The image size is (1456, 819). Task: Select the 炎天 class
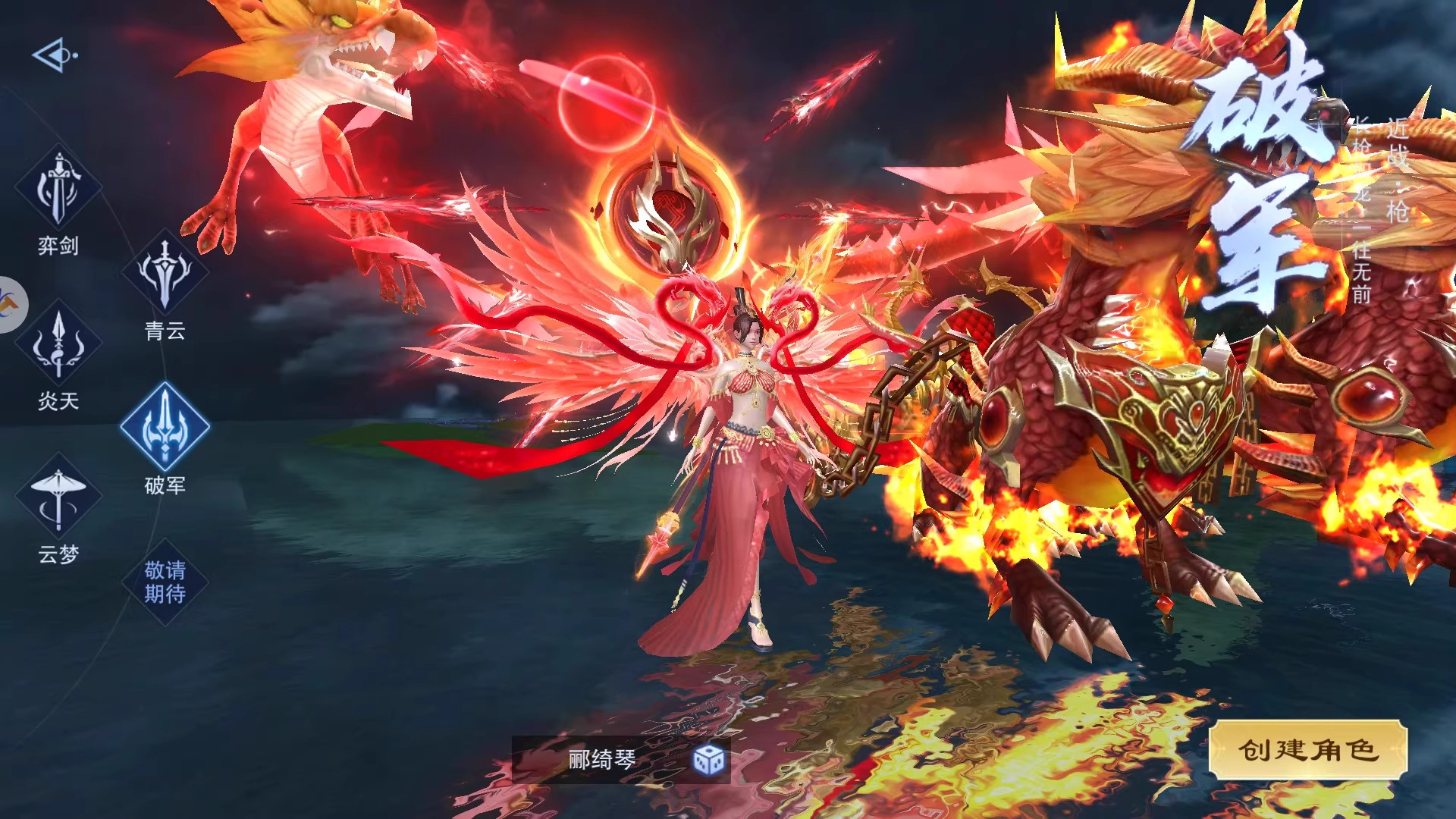(x=58, y=345)
